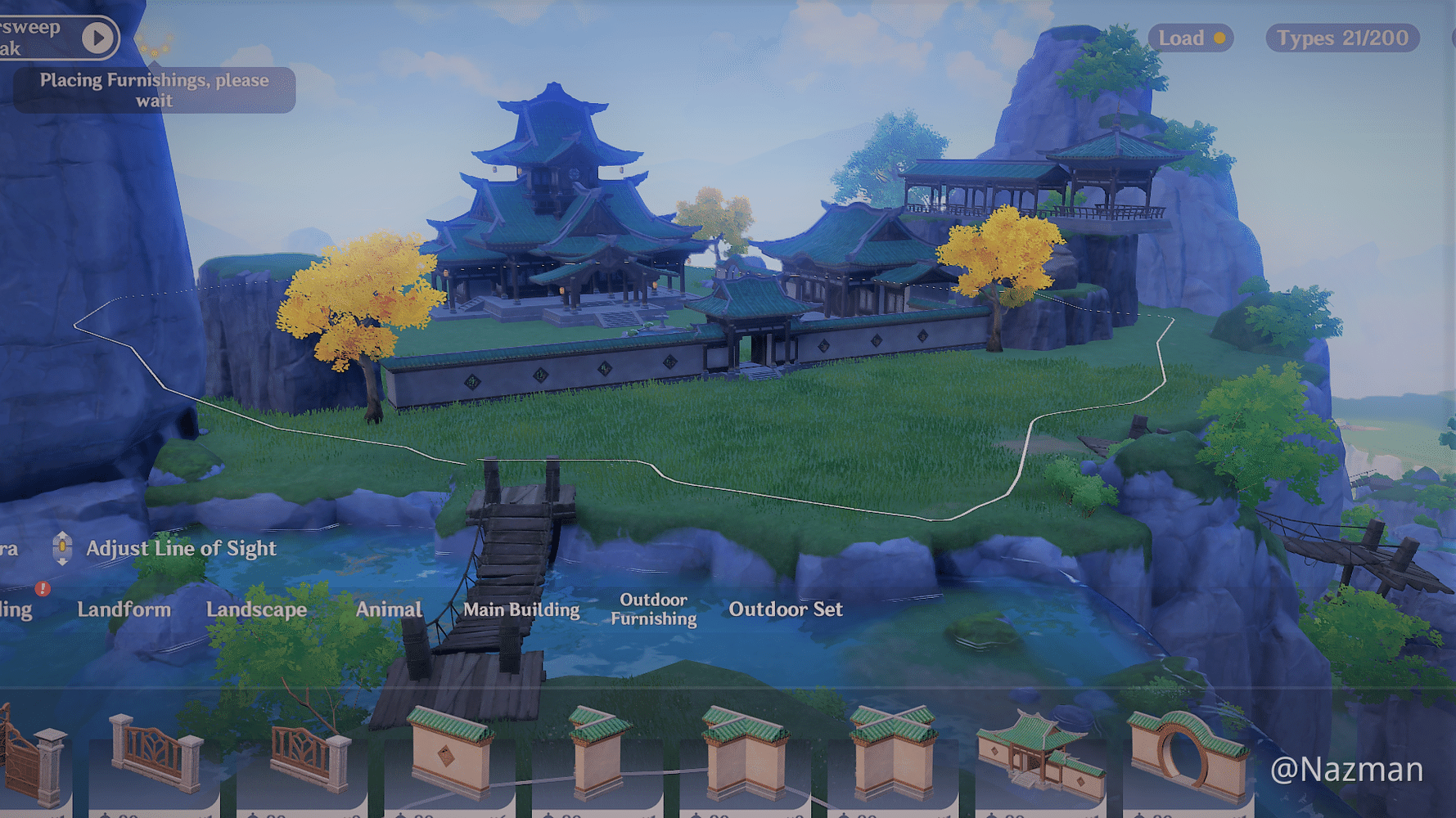Click the Load button
This screenshot has height=818, width=1456.
pos(1182,38)
